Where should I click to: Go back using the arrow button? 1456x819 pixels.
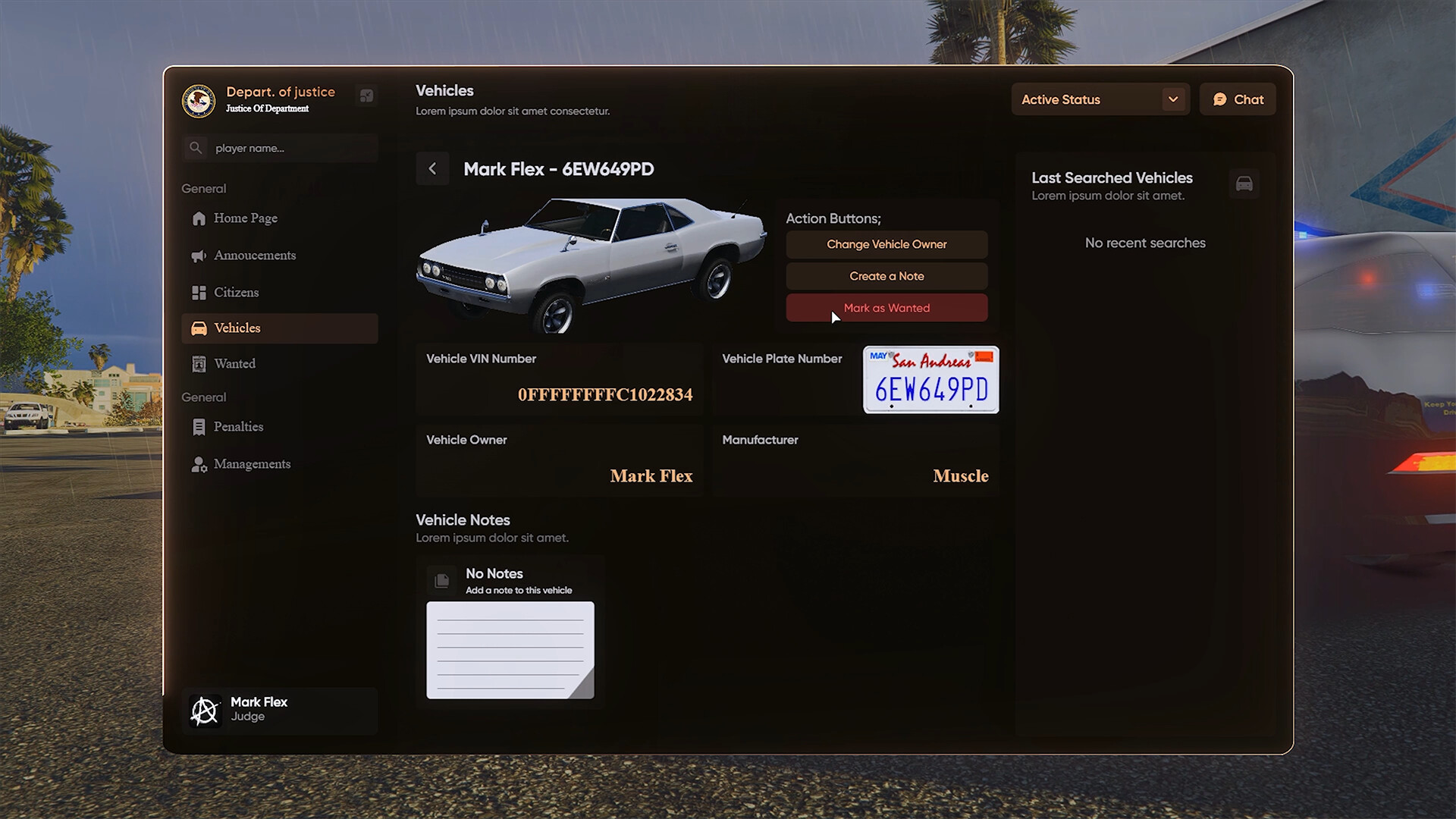tap(432, 169)
